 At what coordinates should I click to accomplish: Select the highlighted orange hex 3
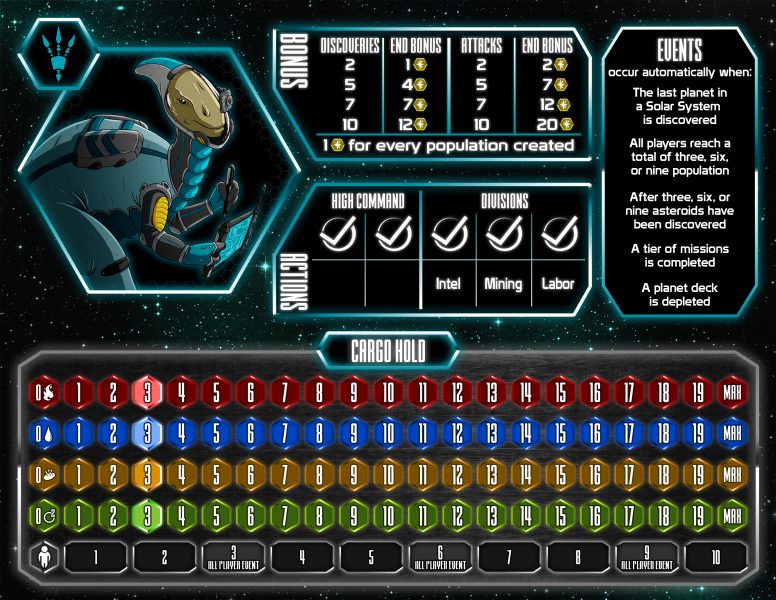point(148,476)
